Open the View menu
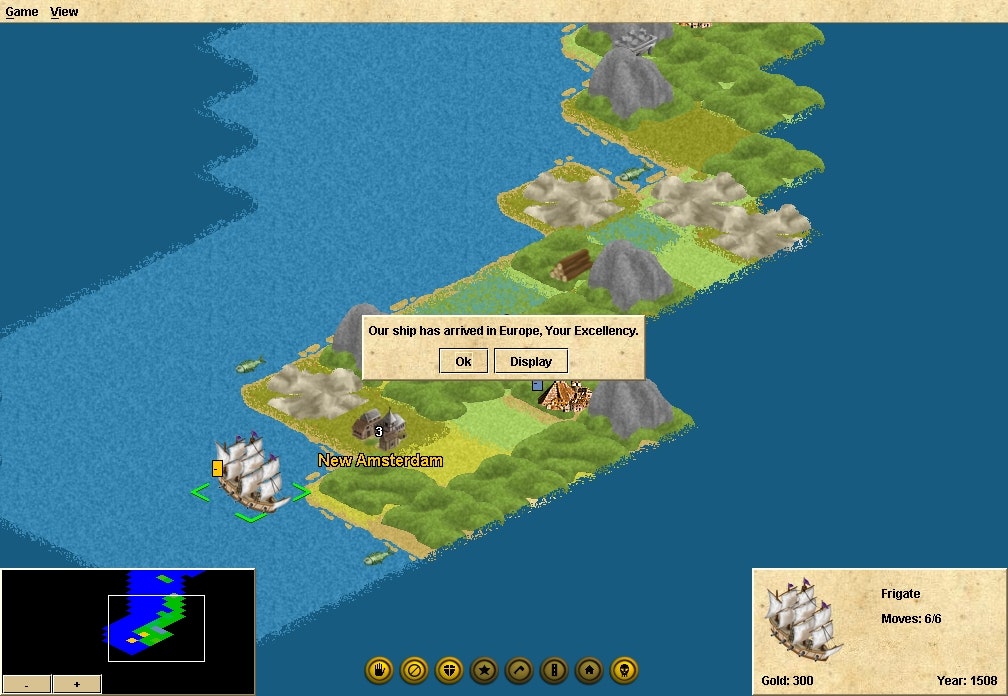This screenshot has height=696, width=1008. coord(64,12)
